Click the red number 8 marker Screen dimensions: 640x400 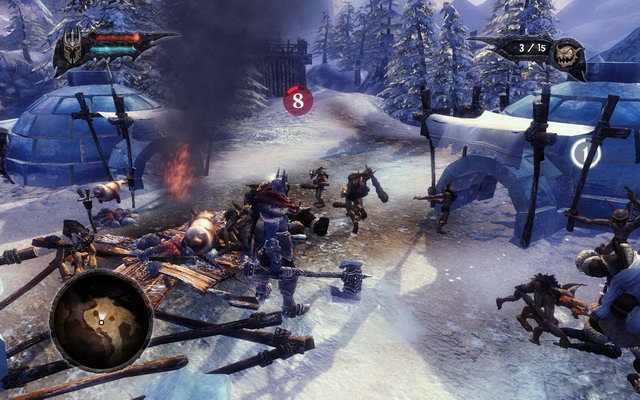(x=297, y=100)
